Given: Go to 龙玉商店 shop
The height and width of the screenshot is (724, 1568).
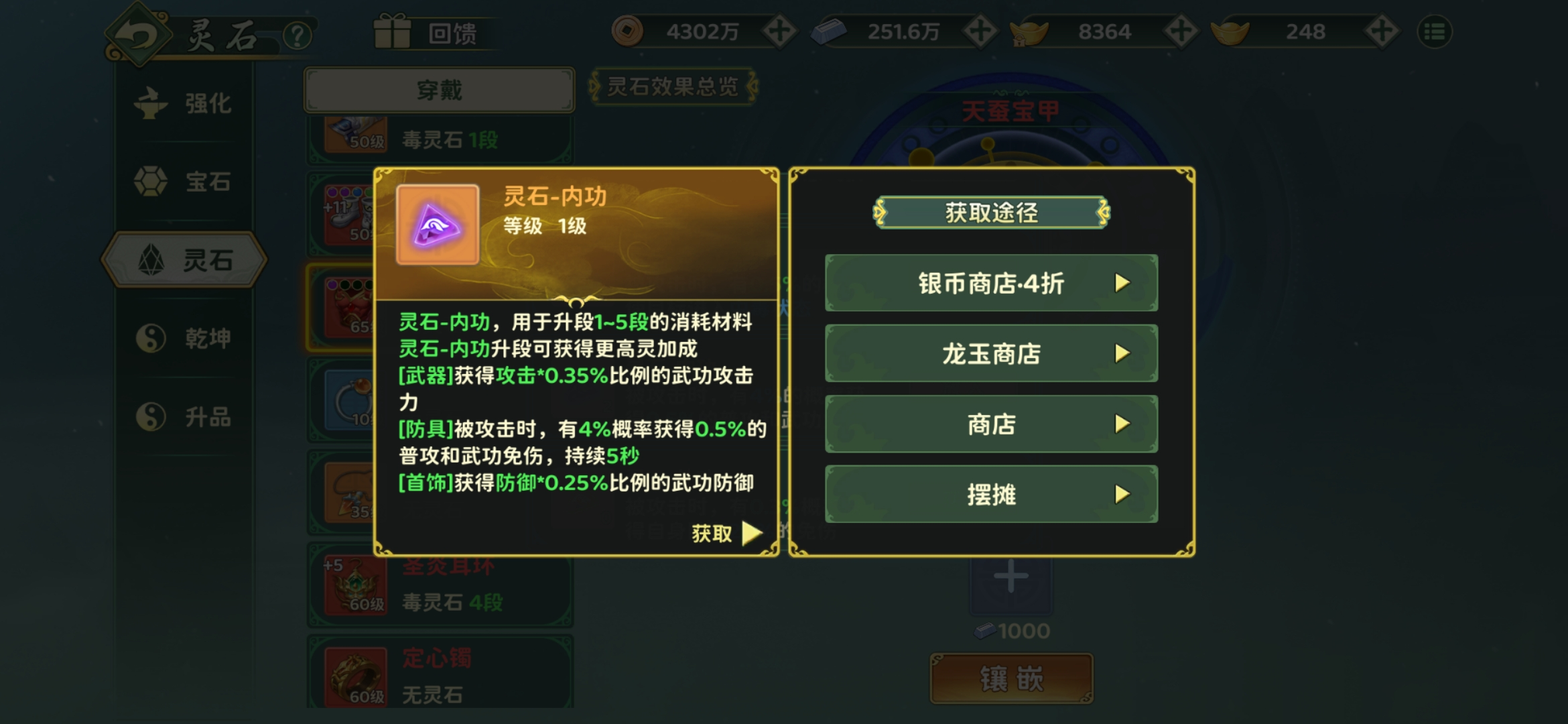Looking at the screenshot, I should [x=991, y=353].
